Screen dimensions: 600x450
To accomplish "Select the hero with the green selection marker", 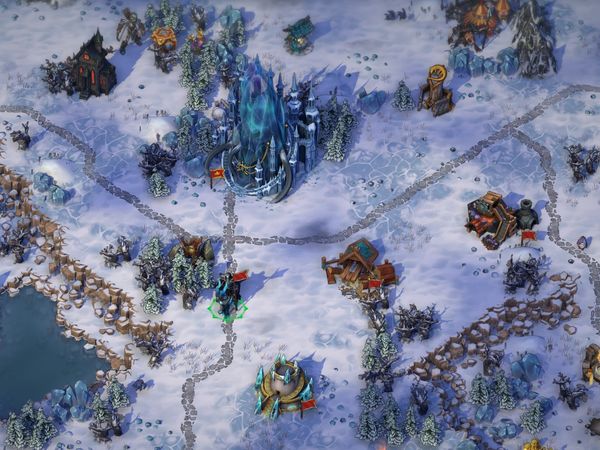I will (x=228, y=296).
